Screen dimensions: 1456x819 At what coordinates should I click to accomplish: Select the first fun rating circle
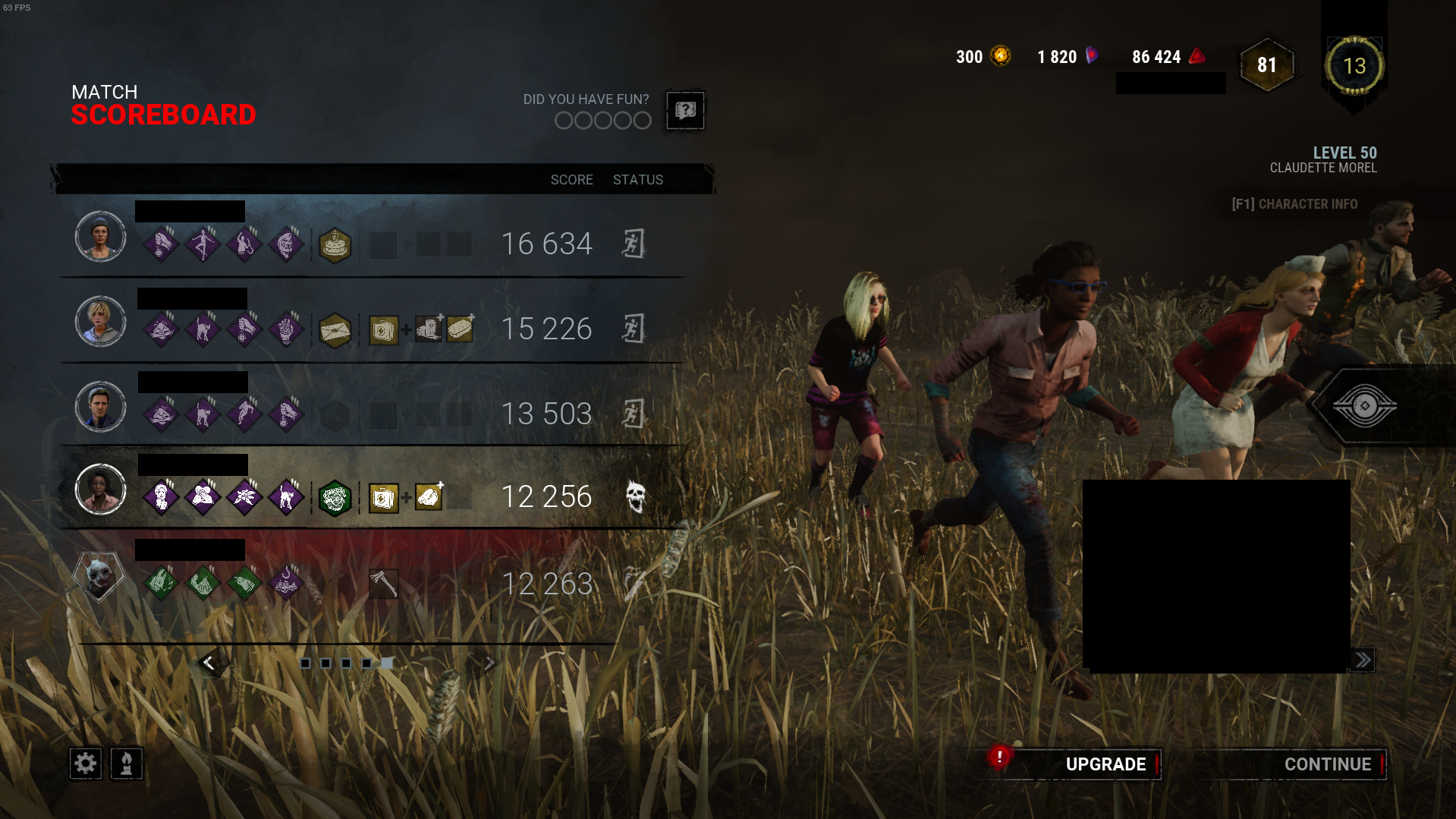[563, 120]
